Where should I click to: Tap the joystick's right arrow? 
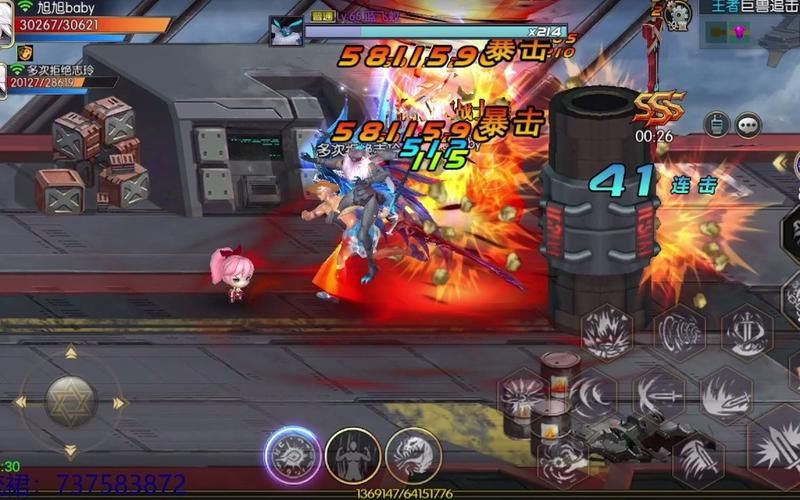click(120, 403)
